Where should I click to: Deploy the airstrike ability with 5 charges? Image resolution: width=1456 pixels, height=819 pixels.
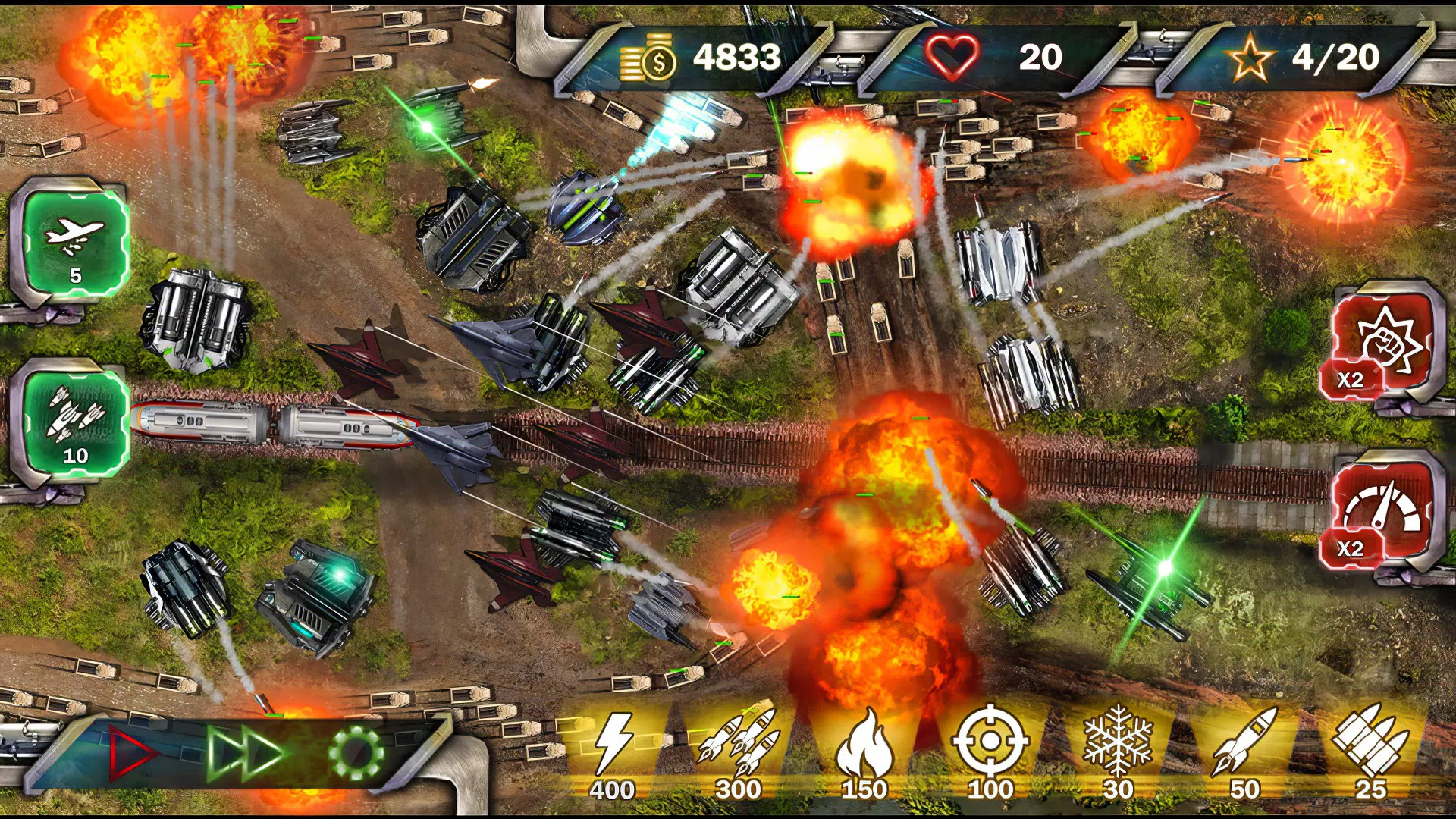(x=72, y=243)
